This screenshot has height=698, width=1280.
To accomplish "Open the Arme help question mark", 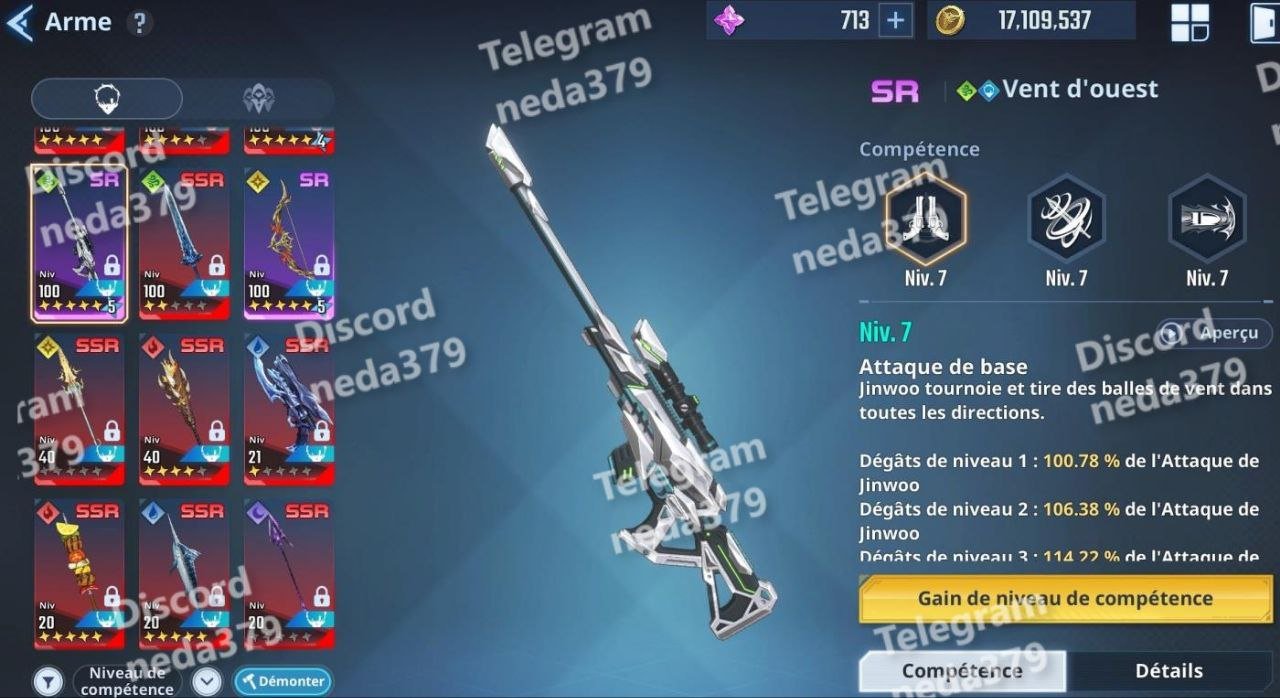I will click(x=140, y=23).
